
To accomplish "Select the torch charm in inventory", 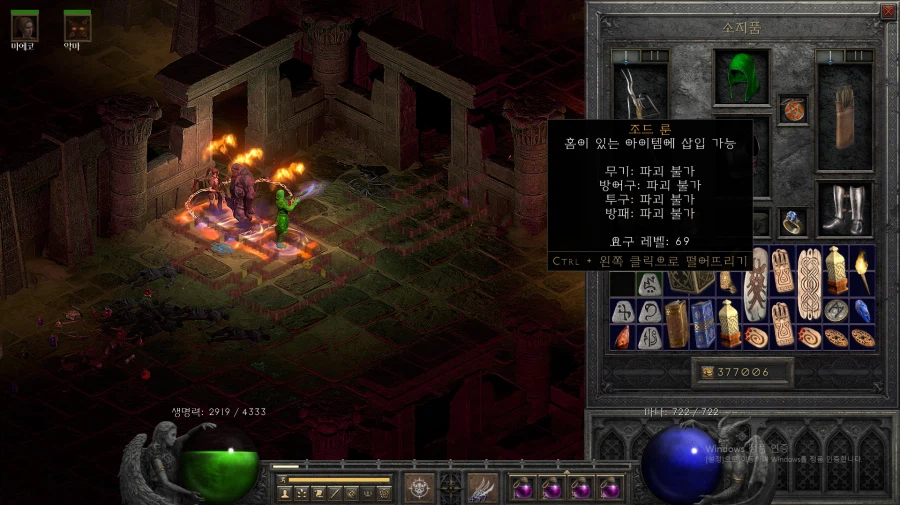I will [x=861, y=270].
